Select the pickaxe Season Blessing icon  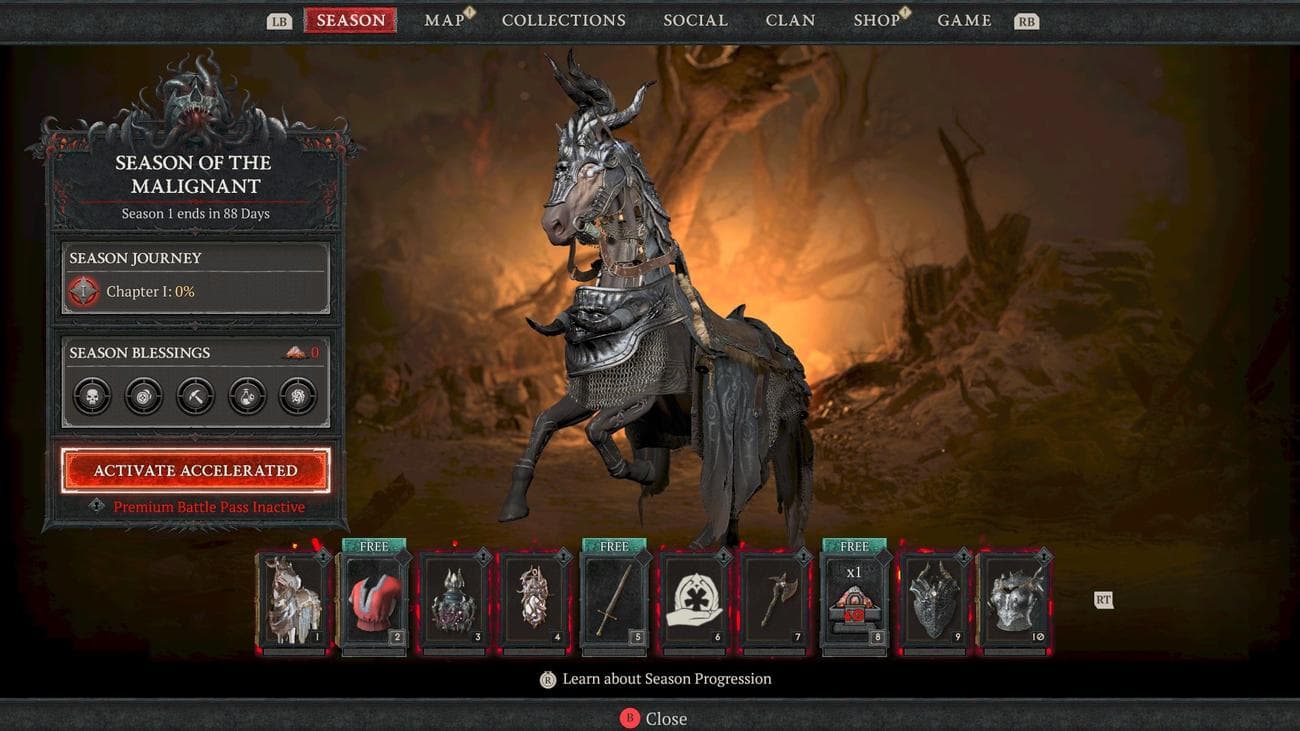[195, 395]
